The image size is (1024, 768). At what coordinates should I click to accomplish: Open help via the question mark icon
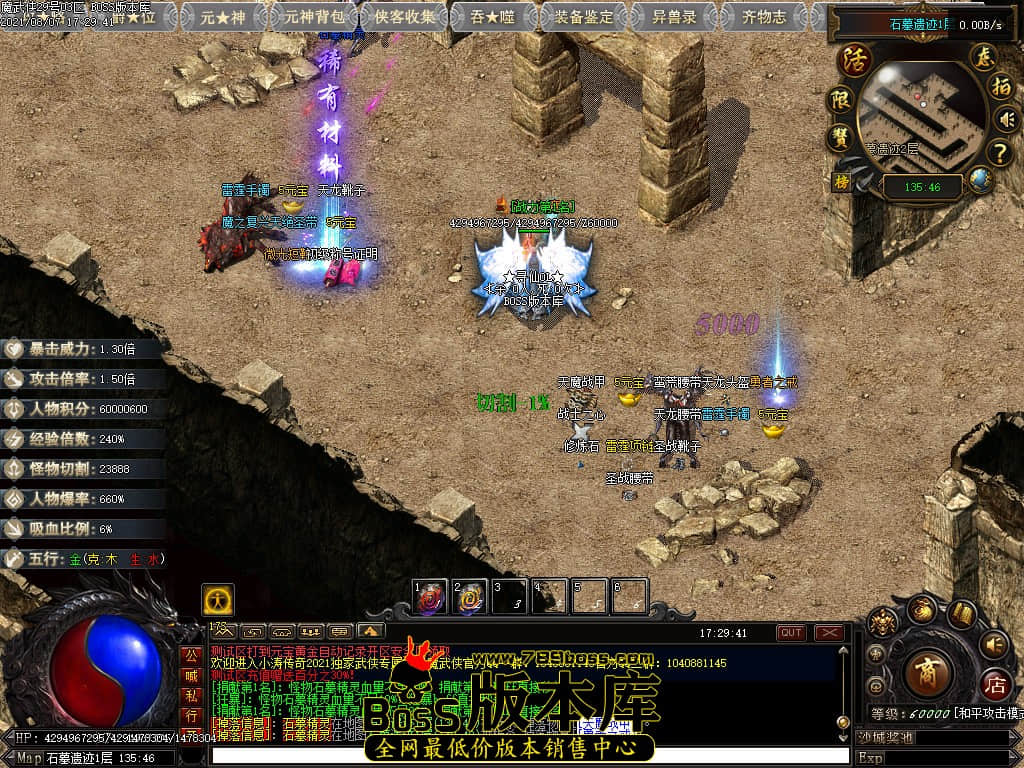pyautogui.click(x=999, y=153)
